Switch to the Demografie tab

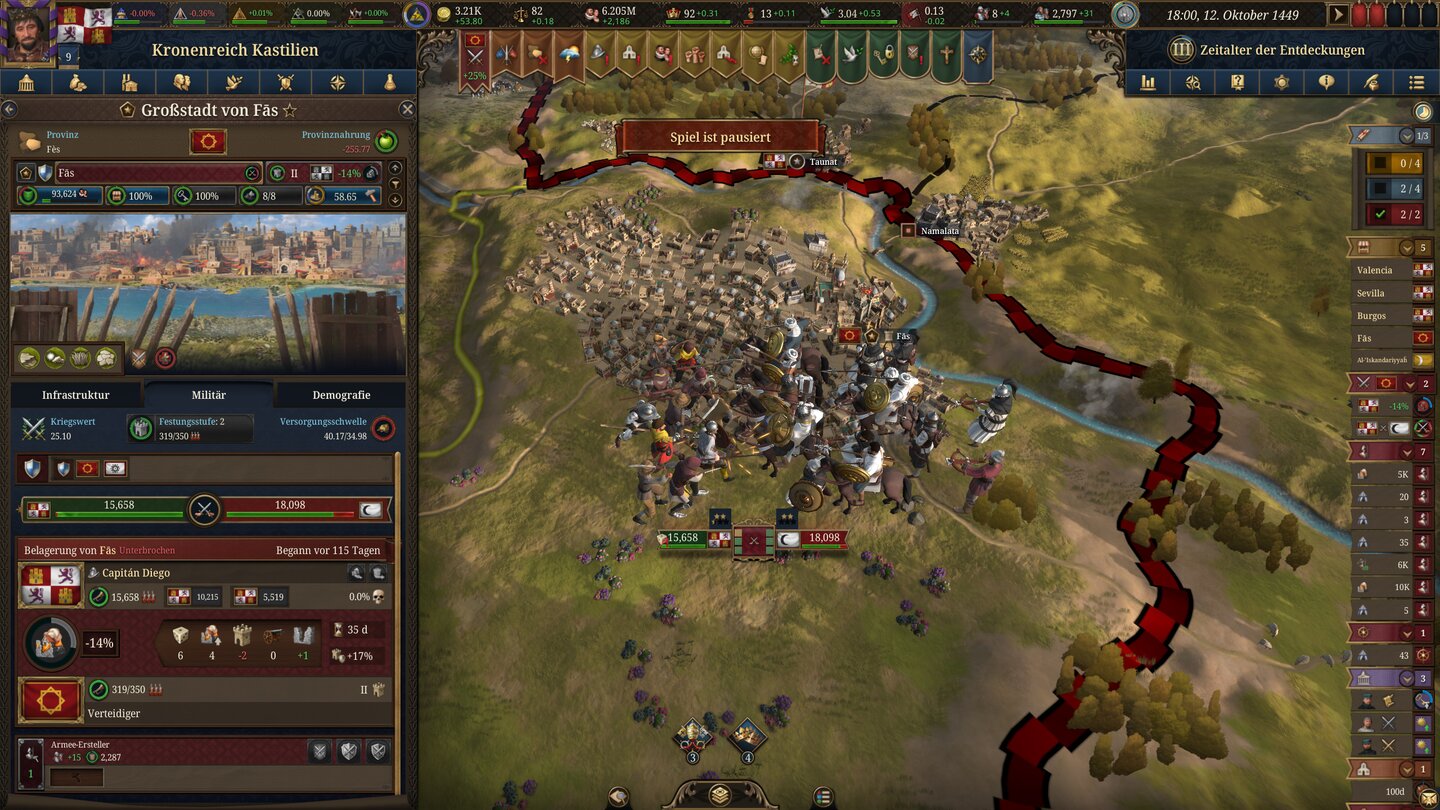[x=340, y=395]
